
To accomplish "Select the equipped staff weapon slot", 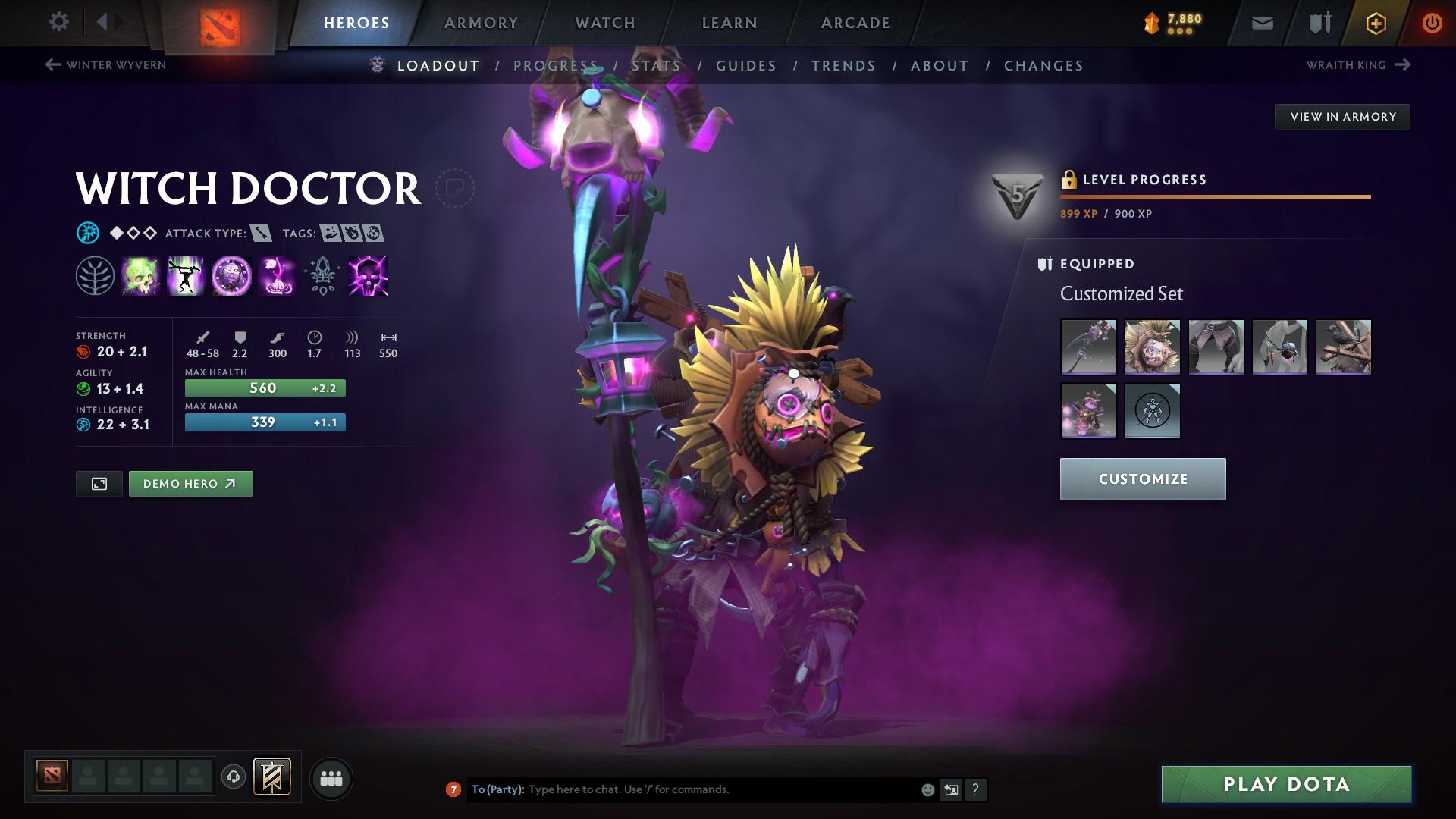I will (1088, 347).
